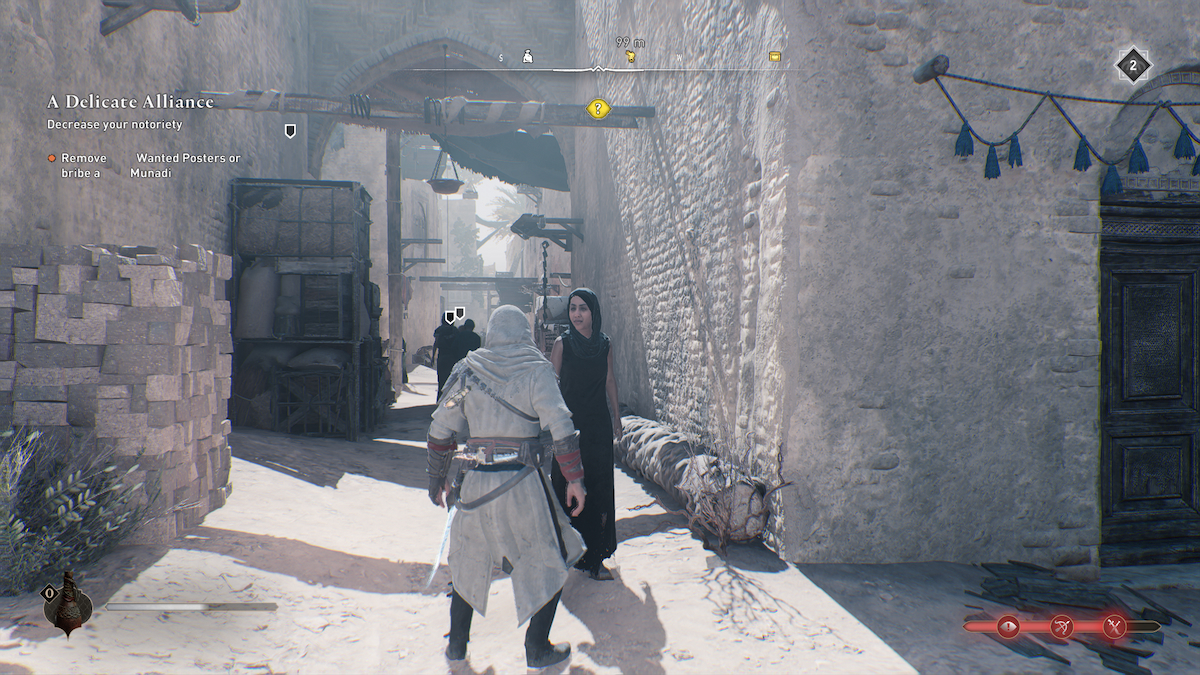The height and width of the screenshot is (675, 1200).
Task: Click the notoriety bow and arrow icon
Action: pyautogui.click(x=1061, y=627)
